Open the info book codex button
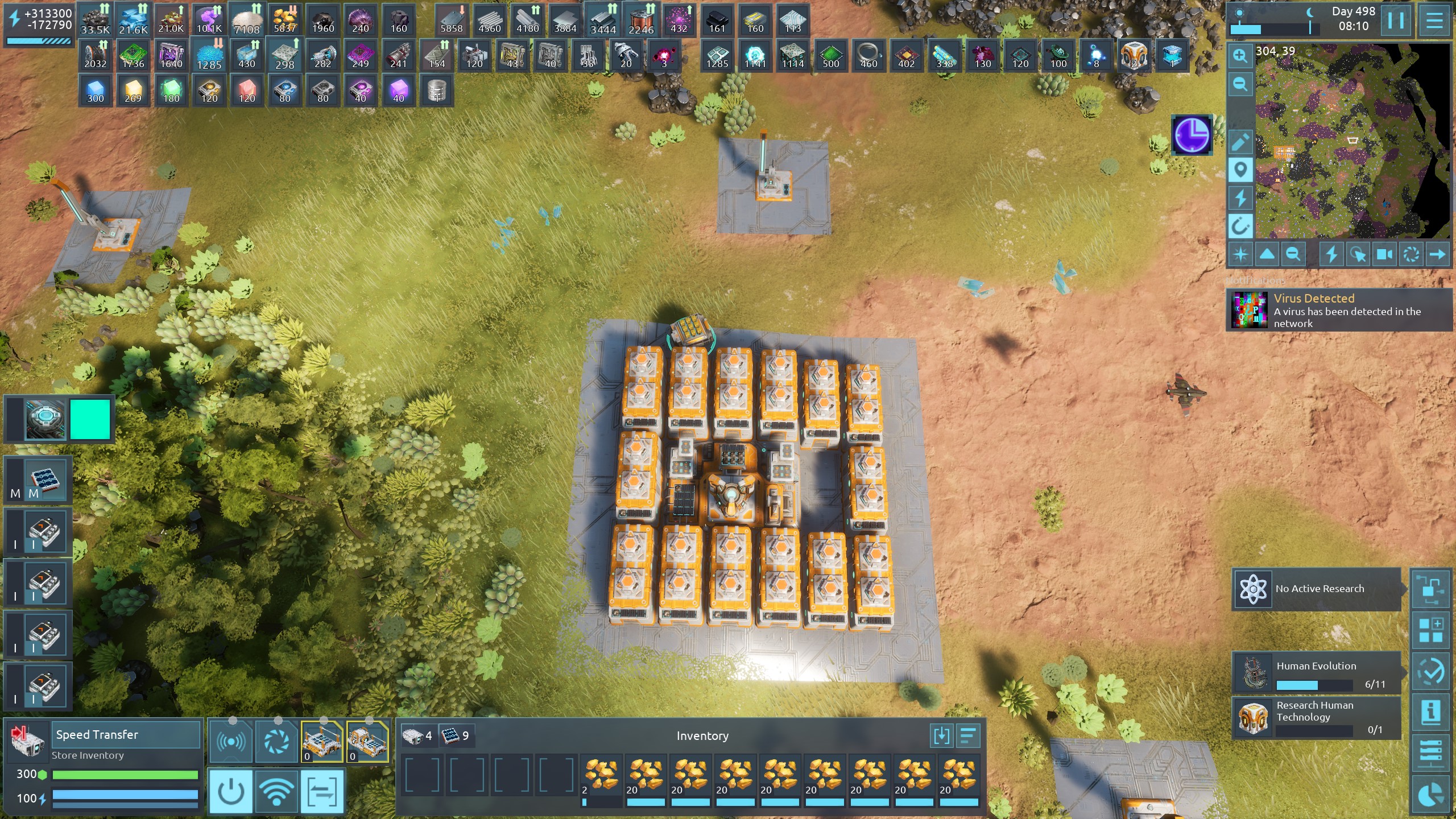1456x819 pixels. 1430,712
